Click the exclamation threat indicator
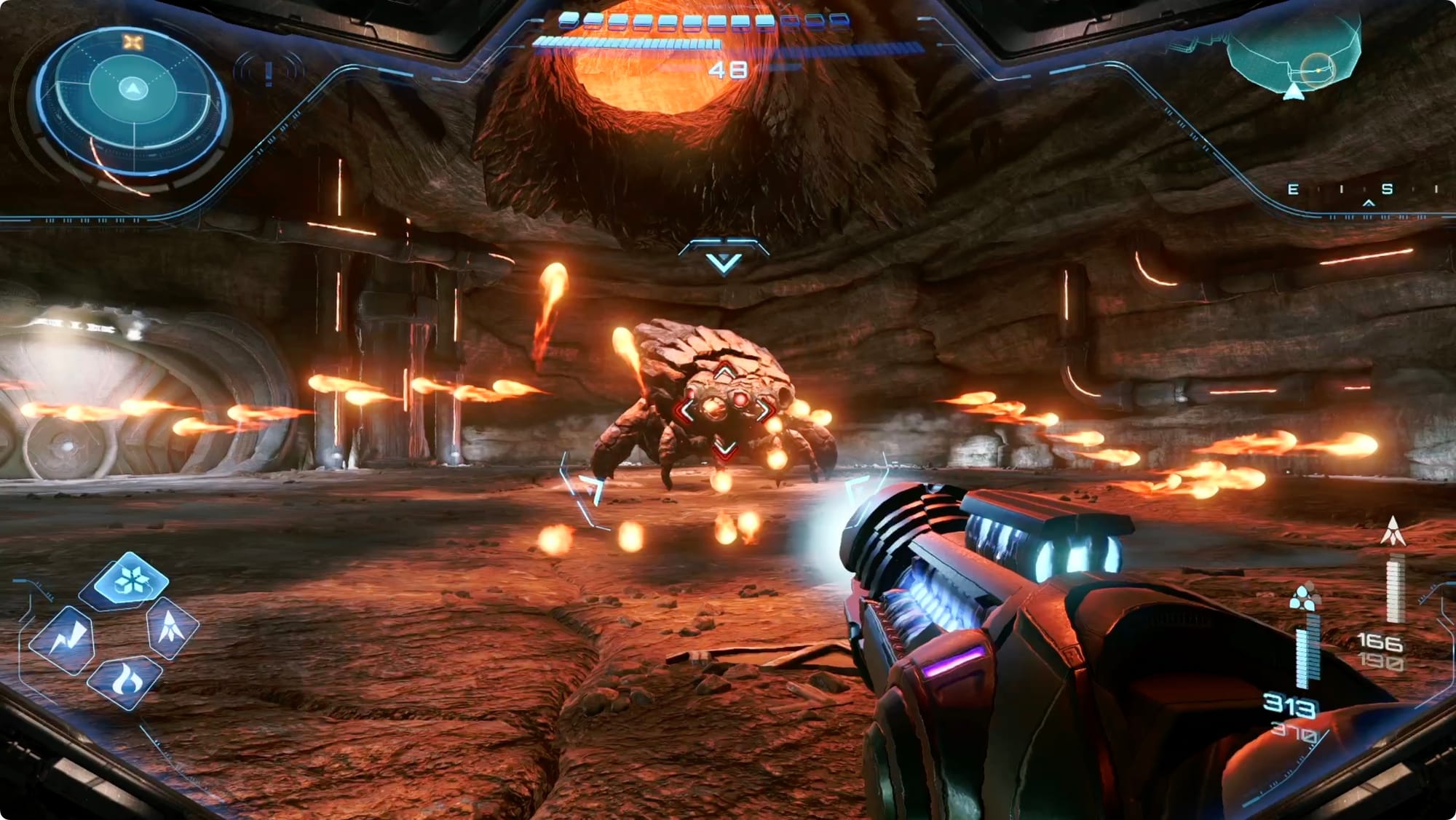This screenshot has height=820, width=1456. click(269, 72)
